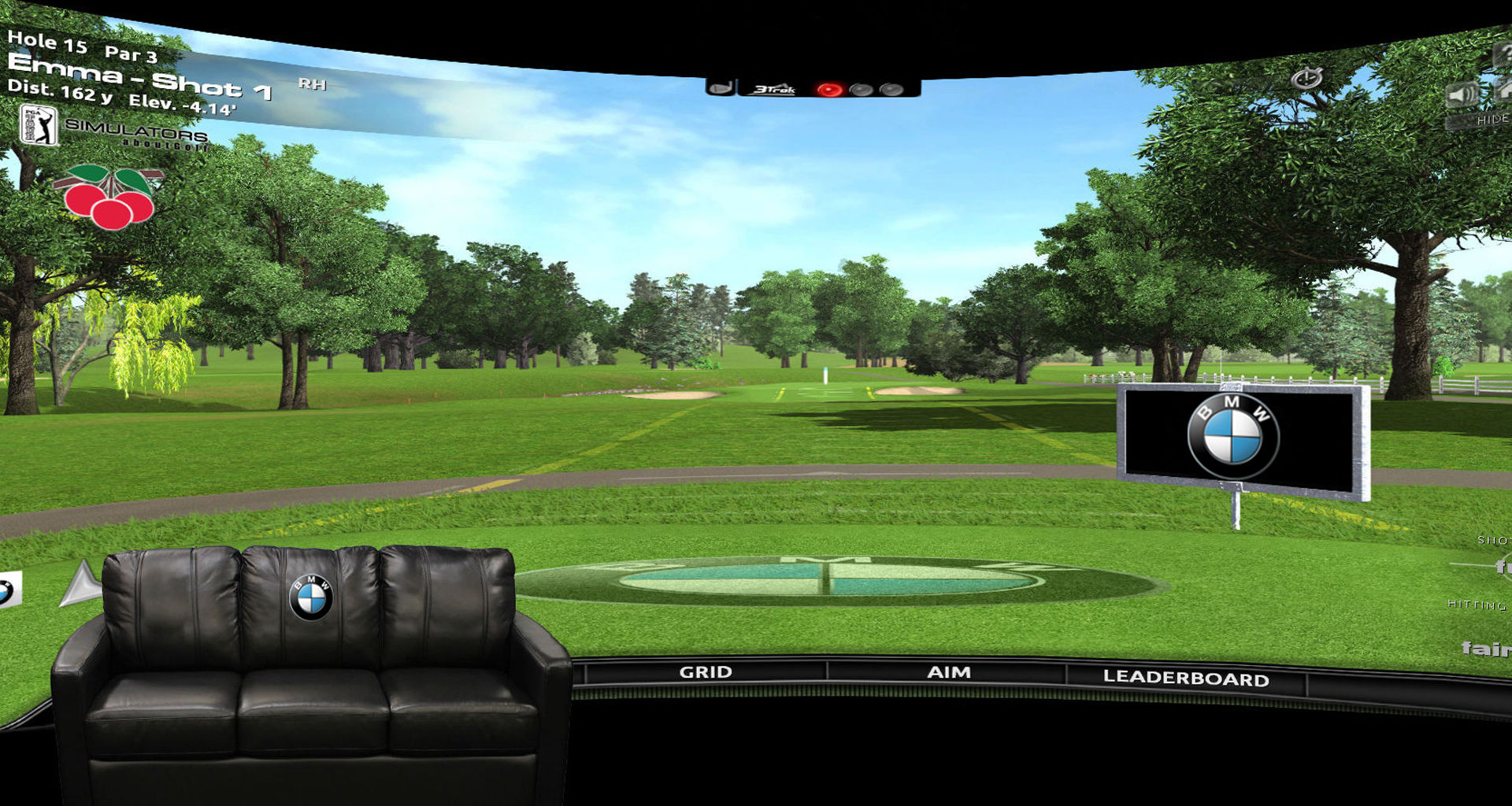Click the RH handedness indicator
Image resolution: width=1512 pixels, height=806 pixels.
click(313, 84)
